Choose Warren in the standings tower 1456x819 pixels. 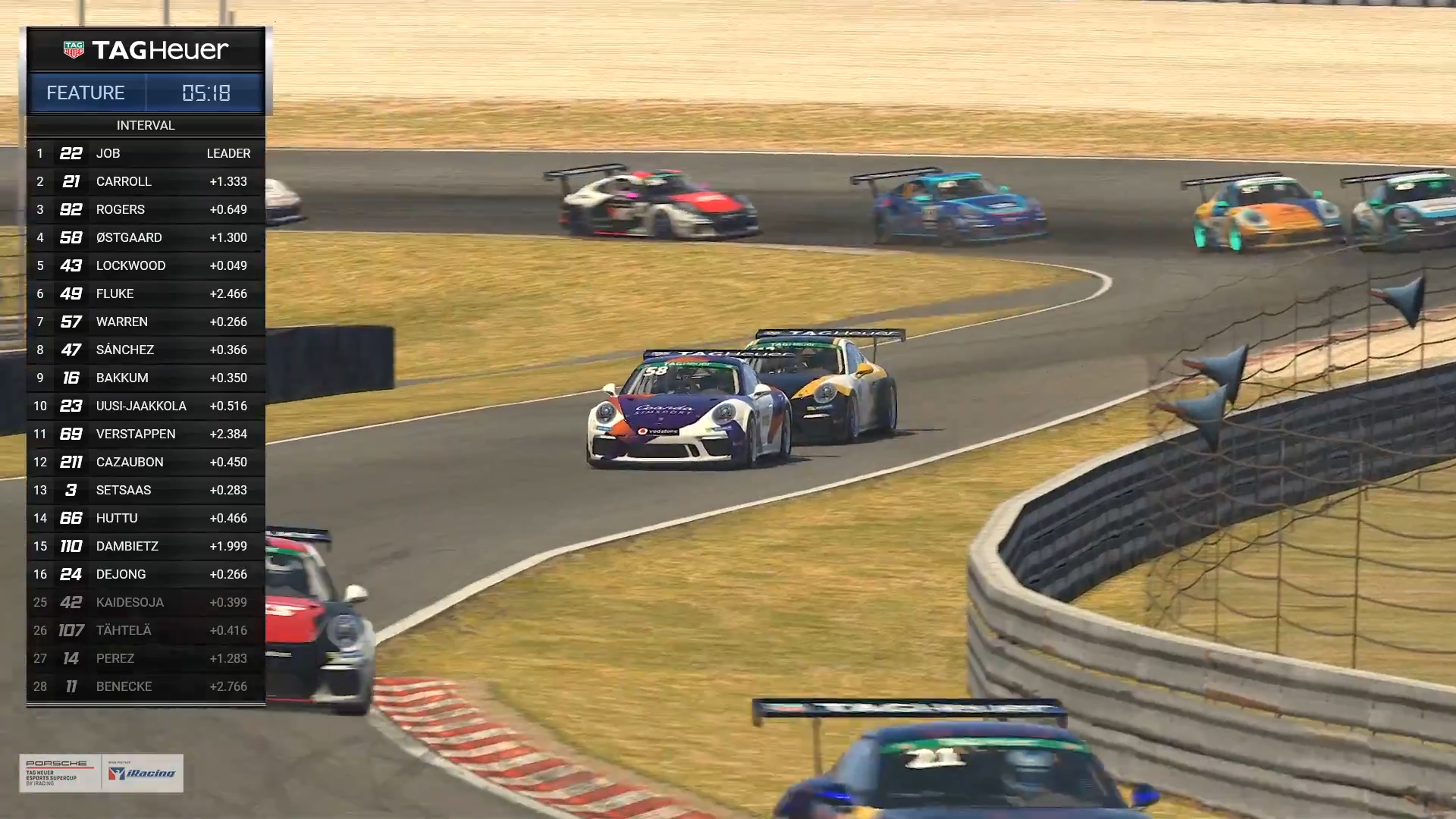point(146,322)
